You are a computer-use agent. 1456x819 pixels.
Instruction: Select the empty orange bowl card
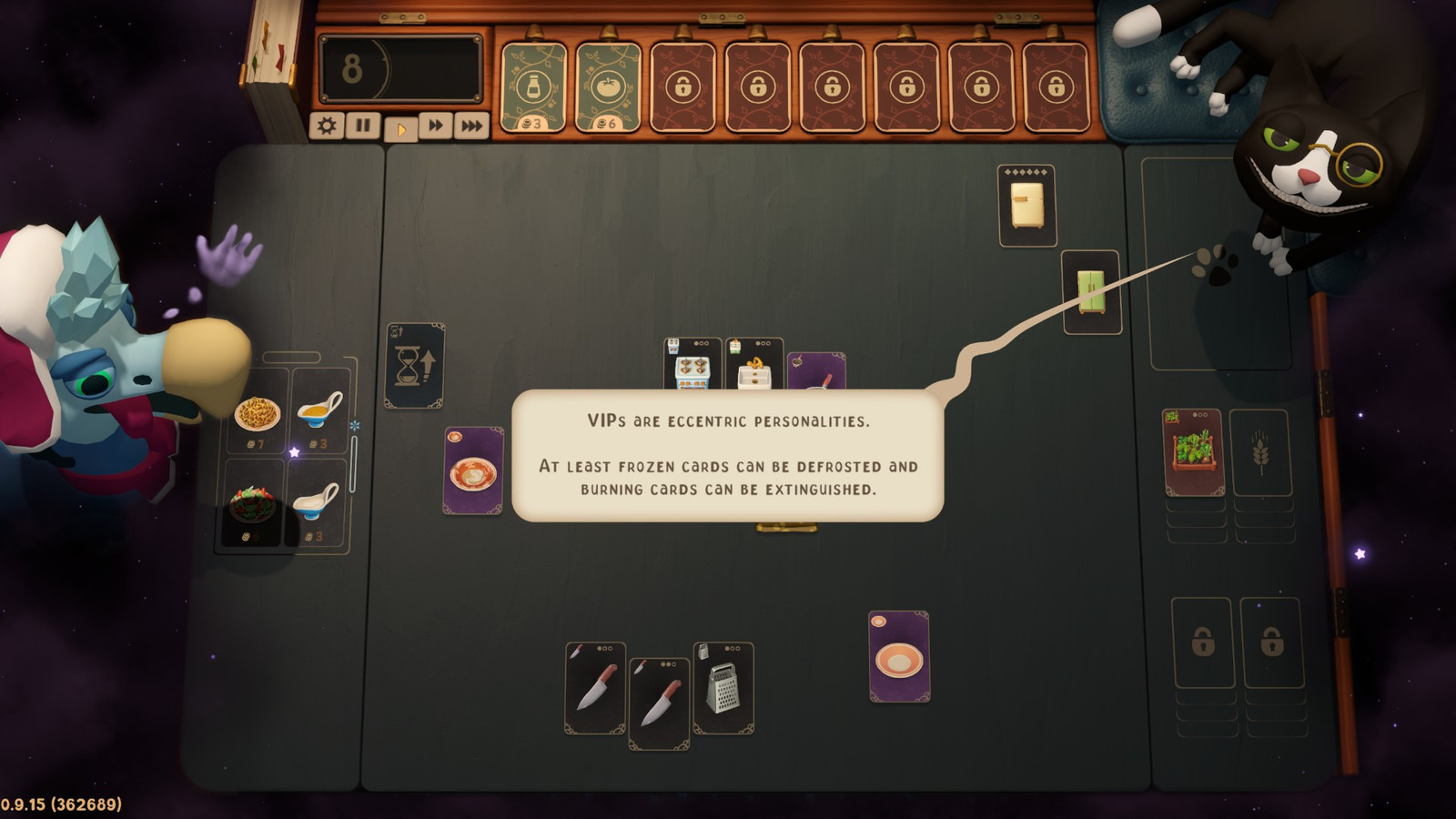point(899,657)
